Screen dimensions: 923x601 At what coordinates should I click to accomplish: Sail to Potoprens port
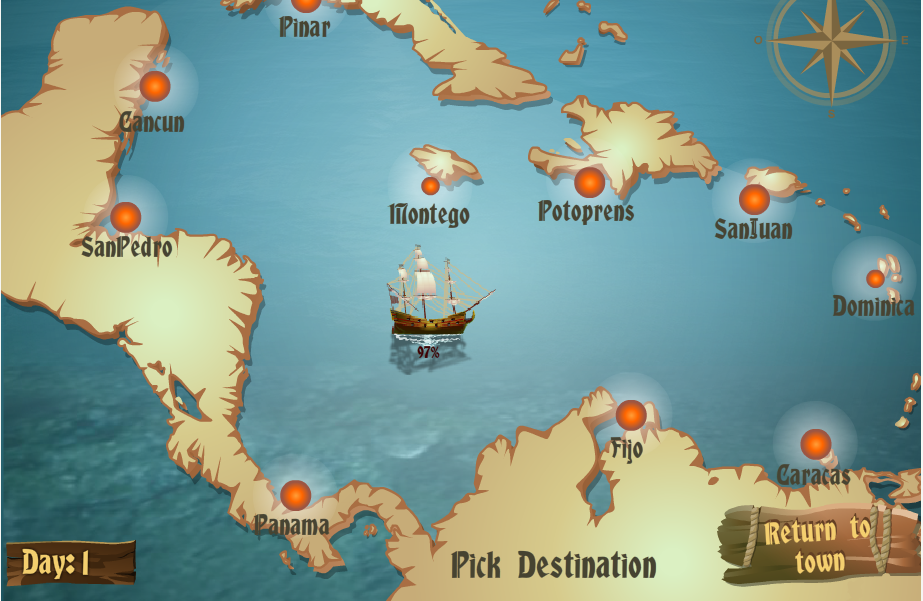point(589,182)
